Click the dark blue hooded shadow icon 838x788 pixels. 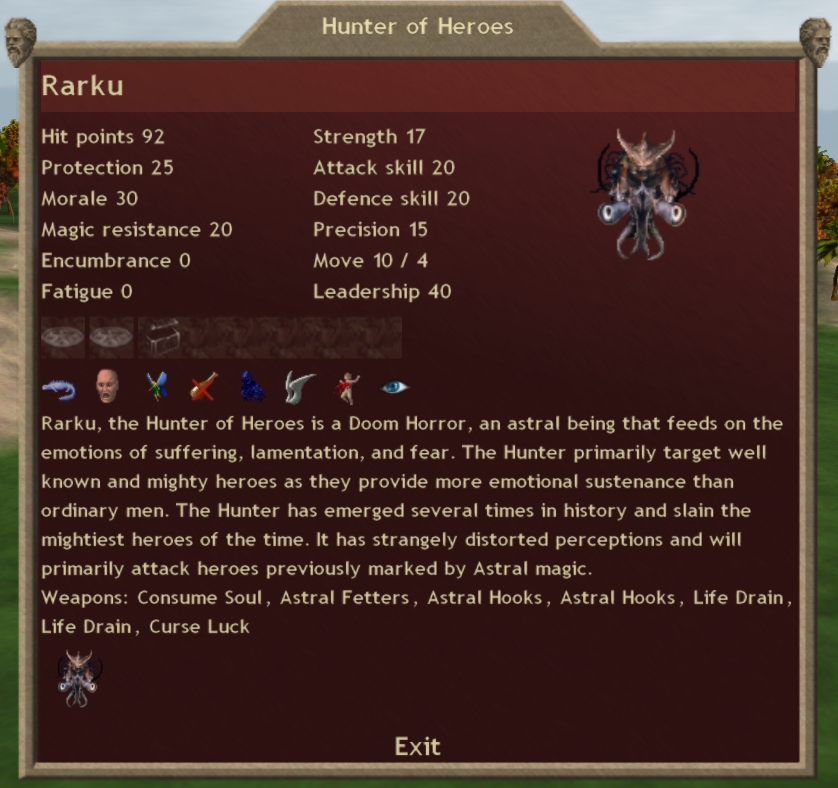click(252, 386)
